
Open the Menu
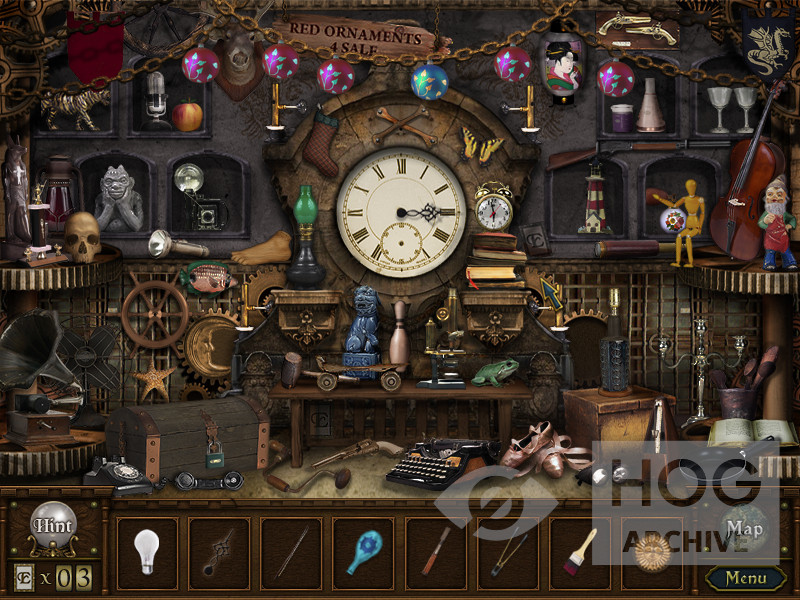click(x=745, y=578)
